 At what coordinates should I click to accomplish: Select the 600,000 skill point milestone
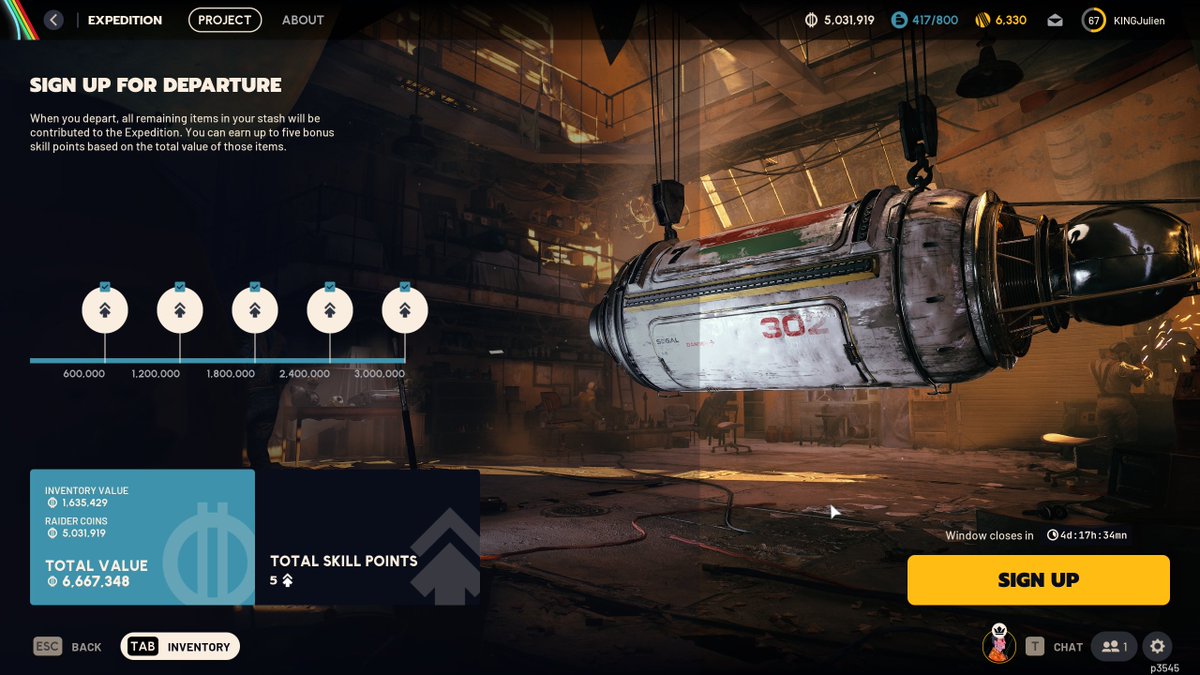coord(105,311)
